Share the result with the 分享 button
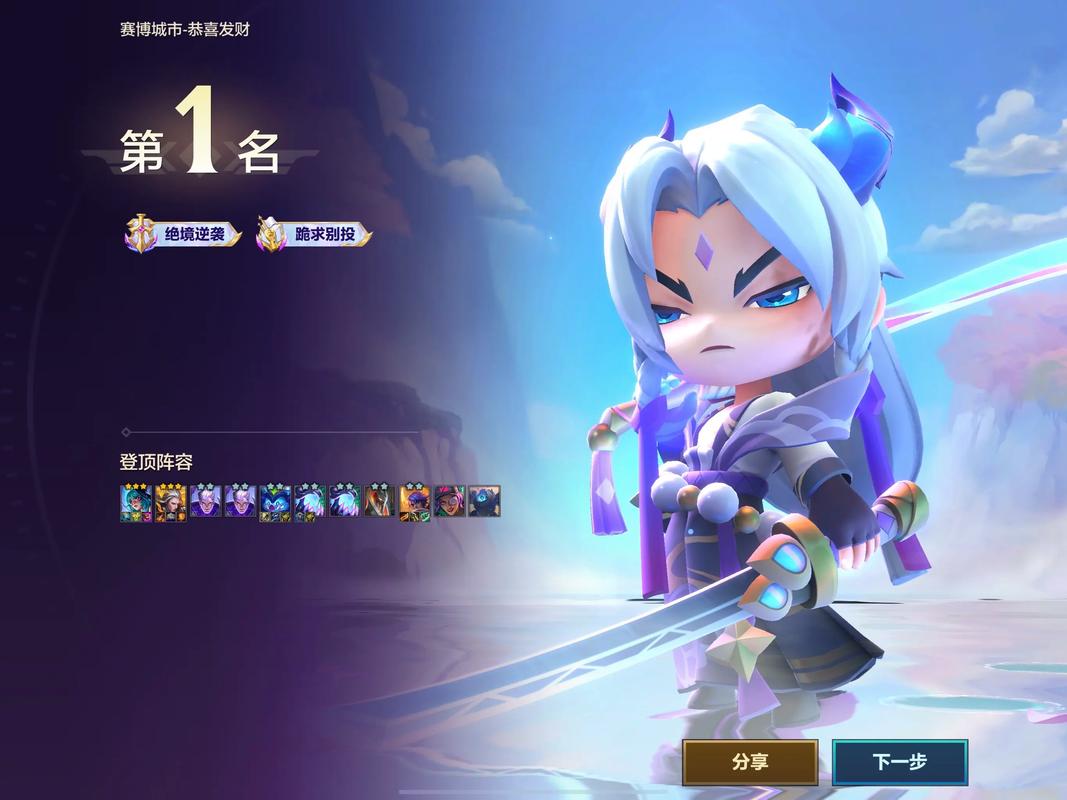Viewport: 1067px width, 800px height. pos(750,762)
